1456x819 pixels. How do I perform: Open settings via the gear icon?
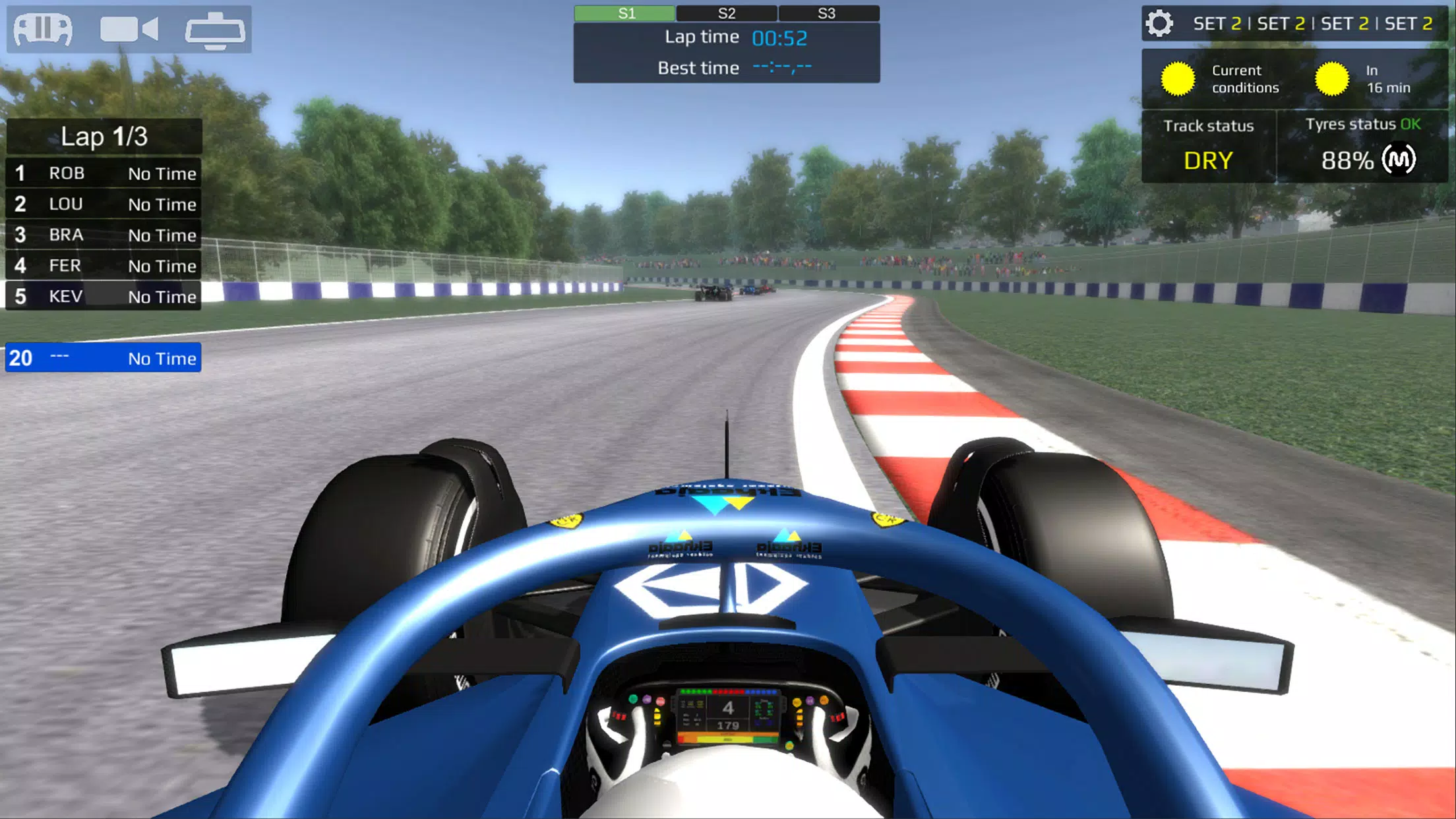[1160, 24]
